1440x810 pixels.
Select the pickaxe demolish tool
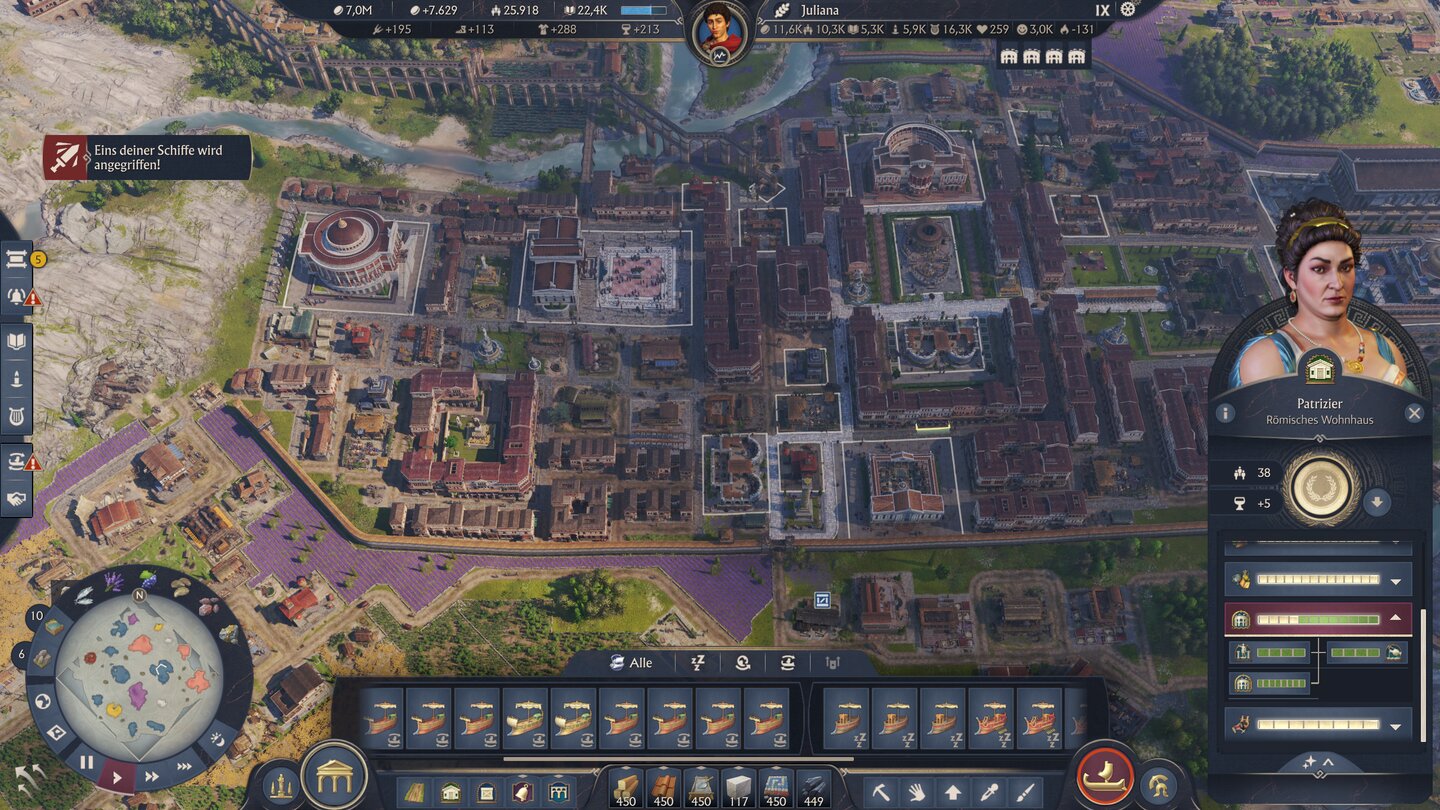[x=882, y=792]
